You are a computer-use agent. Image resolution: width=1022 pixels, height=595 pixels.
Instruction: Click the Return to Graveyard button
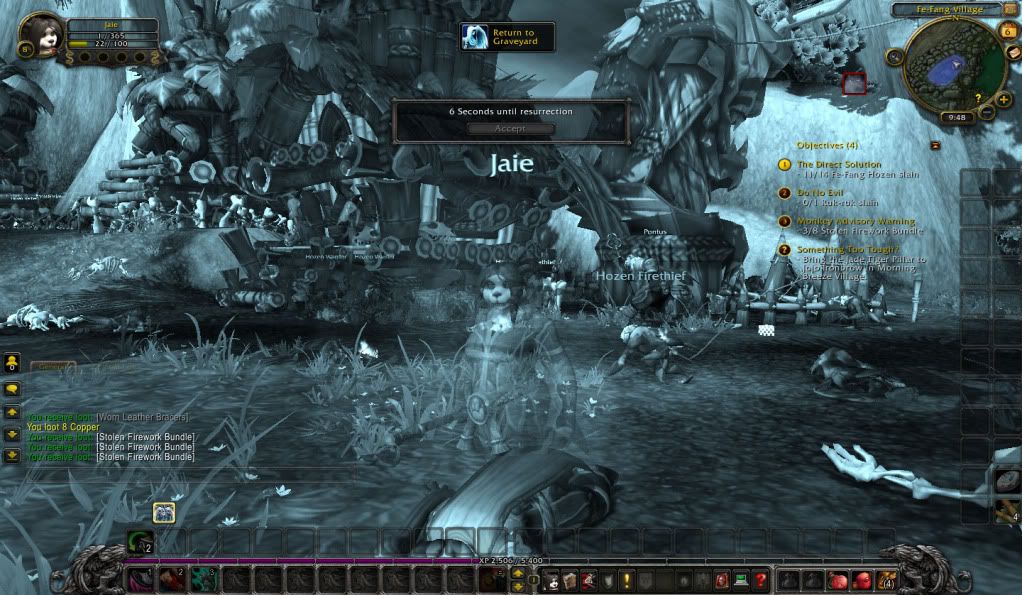click(507, 37)
